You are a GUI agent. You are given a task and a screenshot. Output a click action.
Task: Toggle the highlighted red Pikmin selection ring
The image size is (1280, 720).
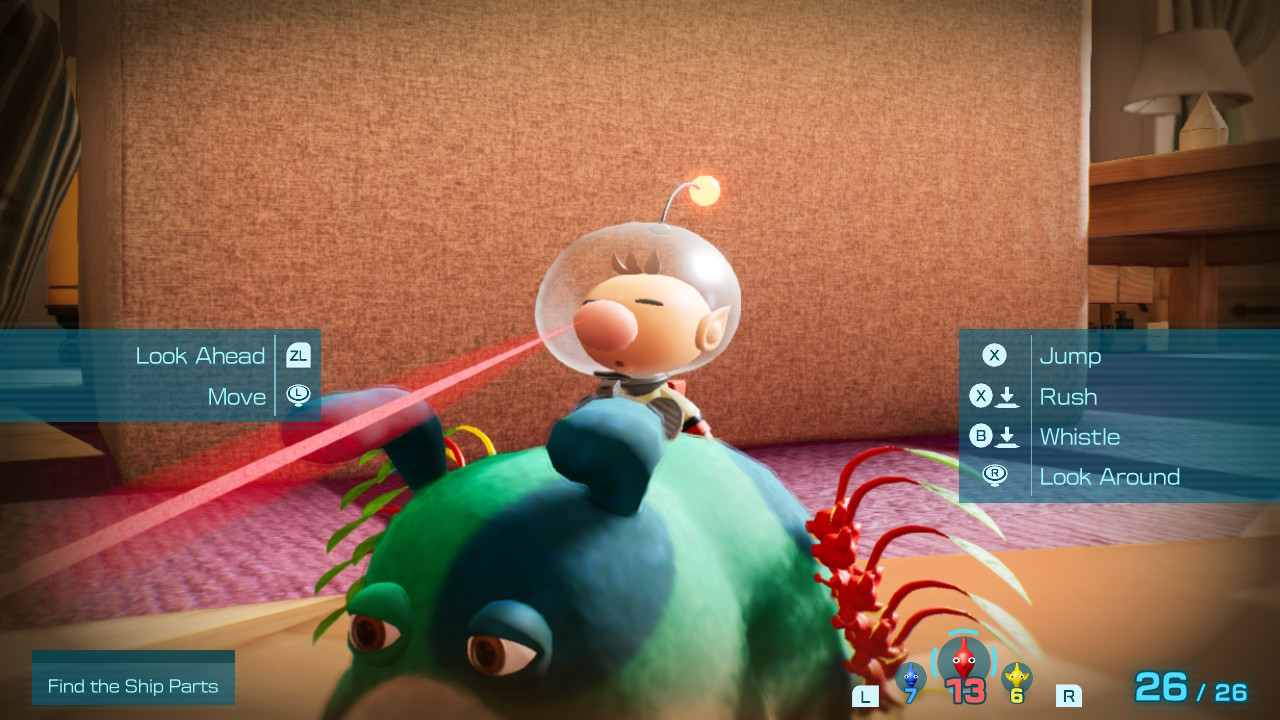[962, 662]
